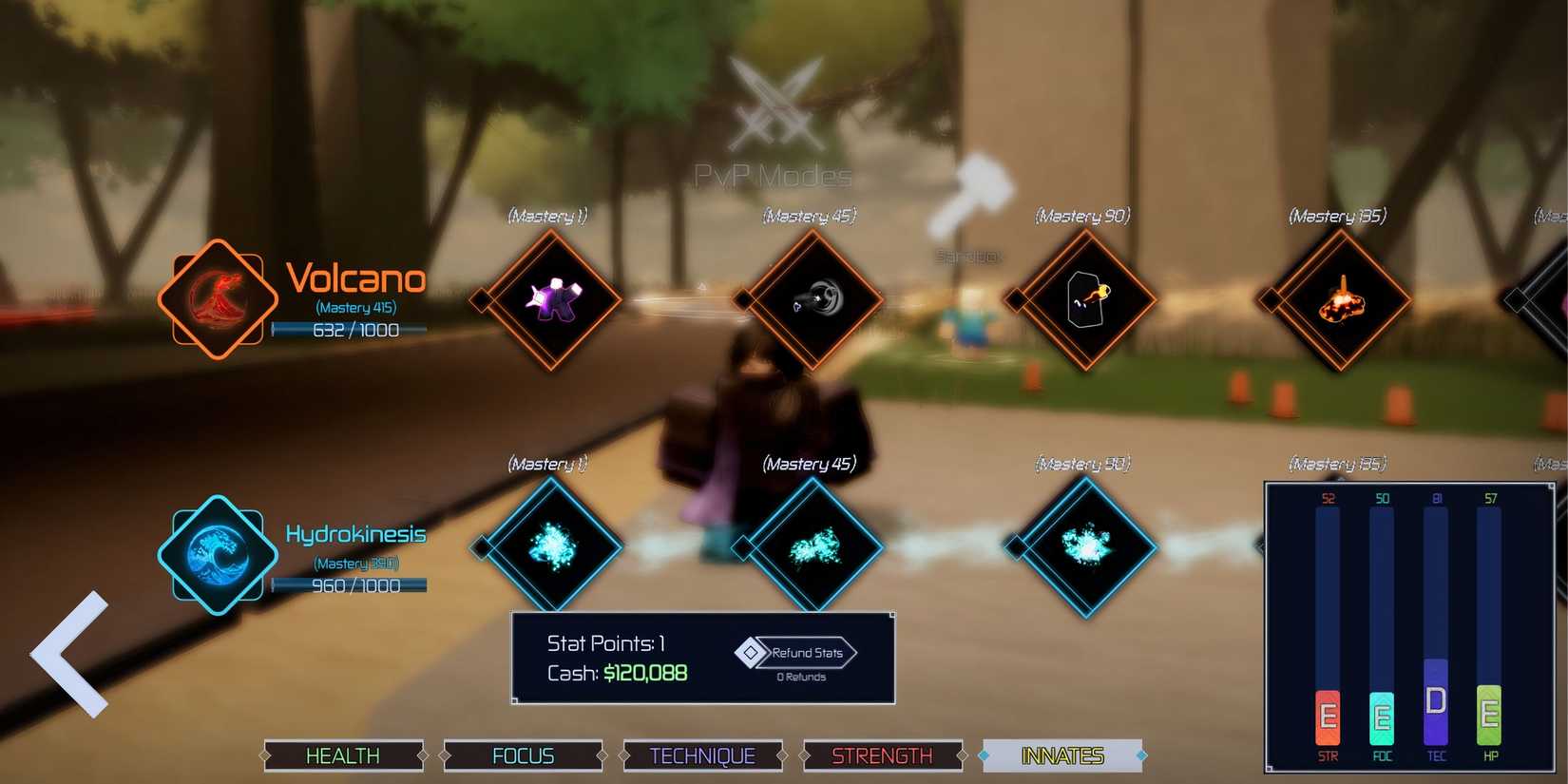Switch to the Innates tab
1568x784 pixels.
click(x=1062, y=755)
